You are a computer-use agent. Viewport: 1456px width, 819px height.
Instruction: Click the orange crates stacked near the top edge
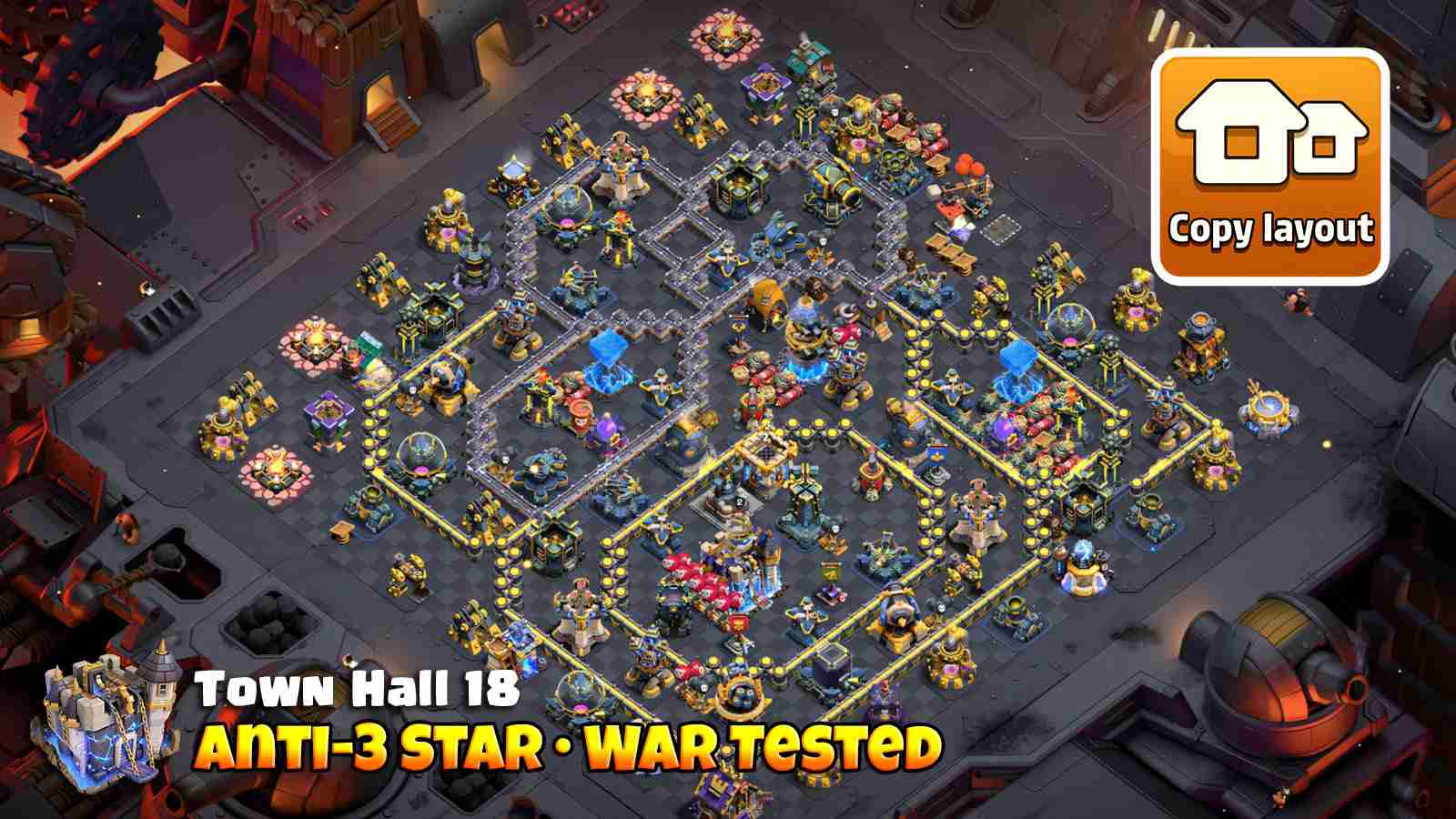[968, 164]
